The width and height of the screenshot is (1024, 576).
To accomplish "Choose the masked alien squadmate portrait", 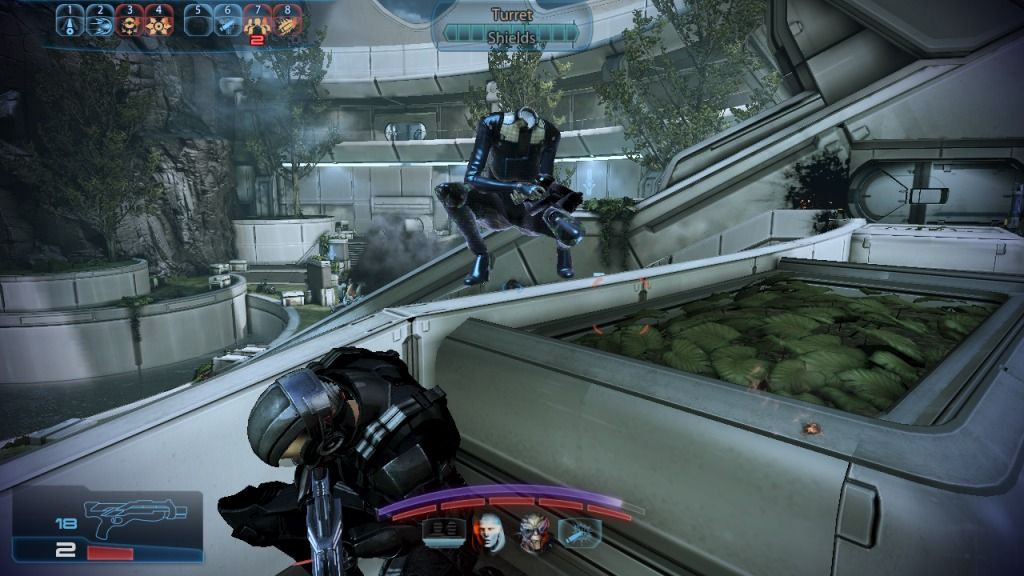I will [533, 530].
